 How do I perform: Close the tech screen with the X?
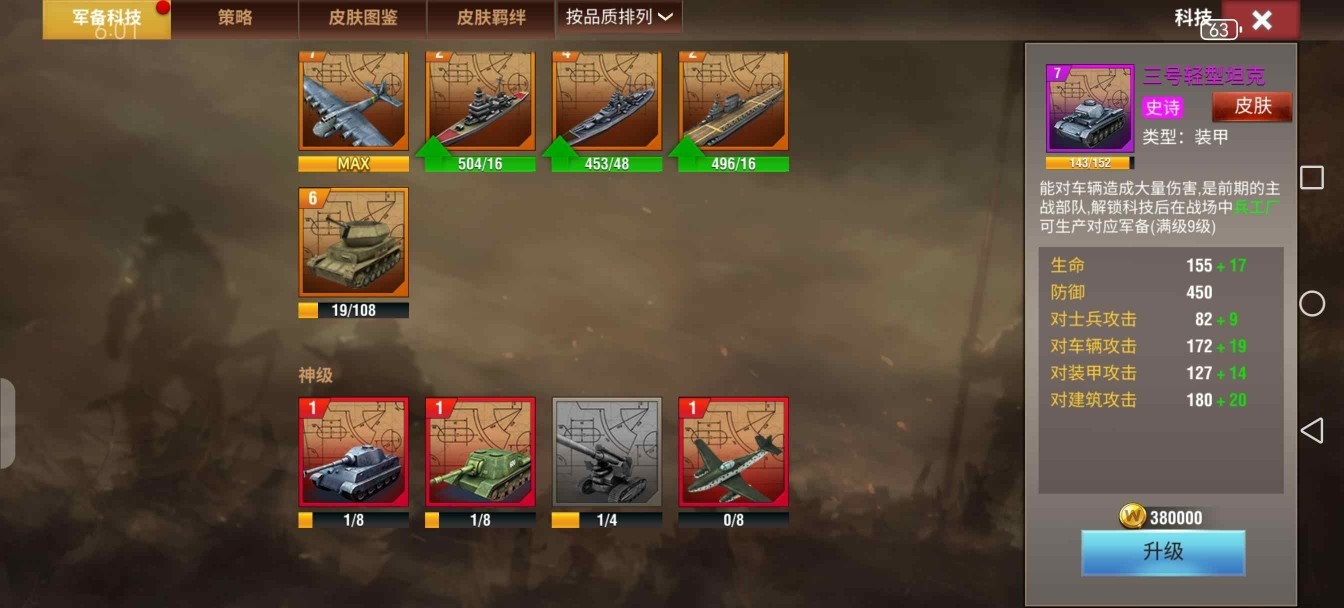tap(1261, 20)
